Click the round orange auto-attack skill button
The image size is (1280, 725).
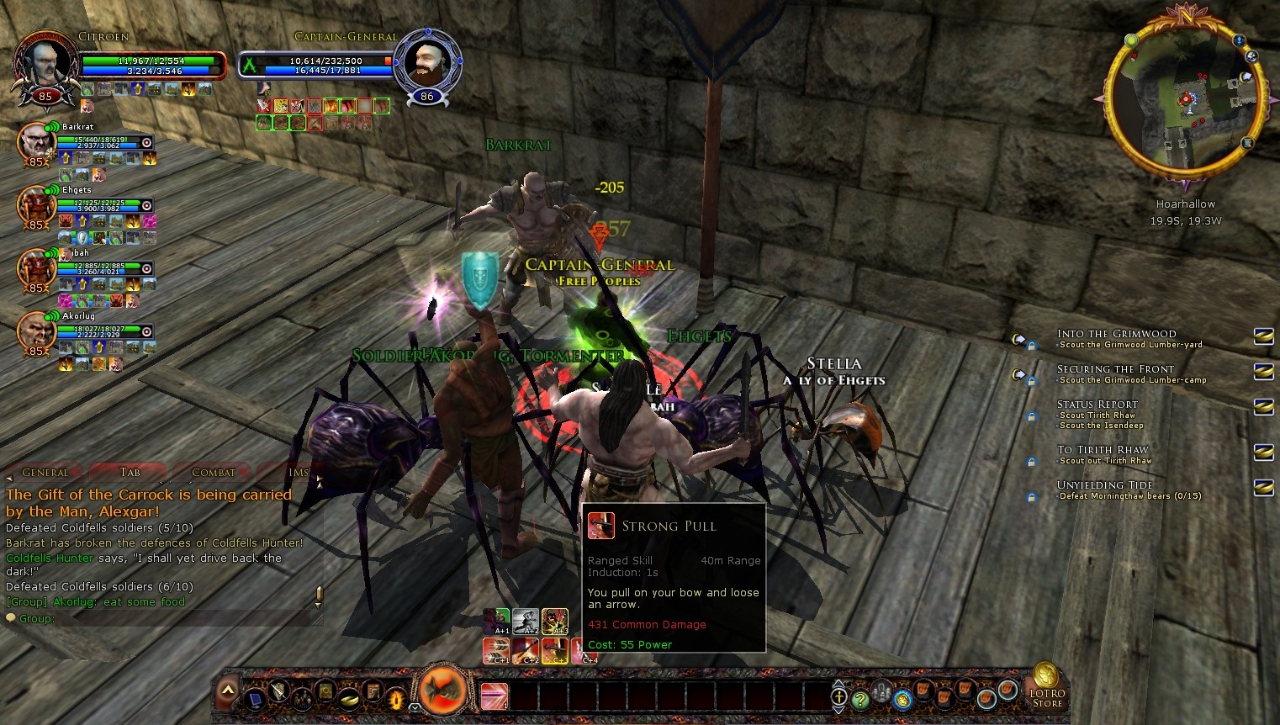point(442,690)
